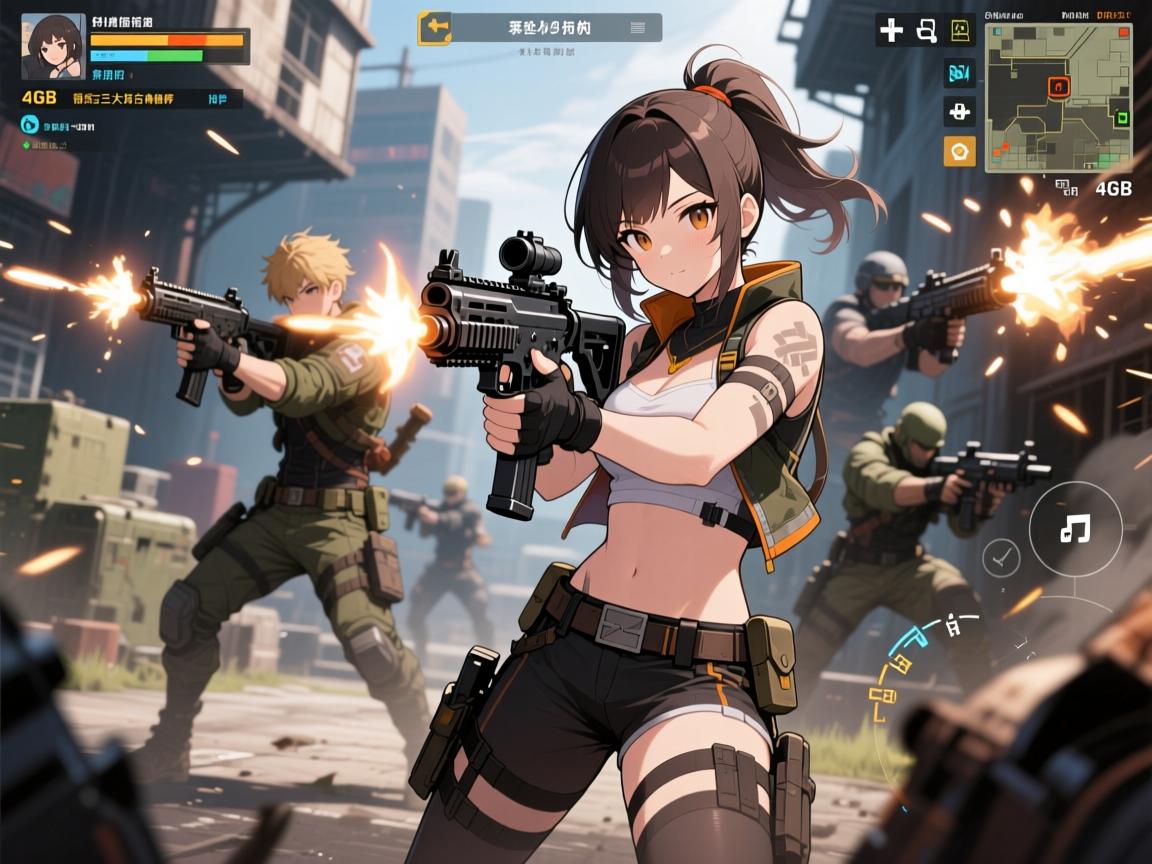
Task: Click the round cyan icon under 4GB
Action: point(29,125)
